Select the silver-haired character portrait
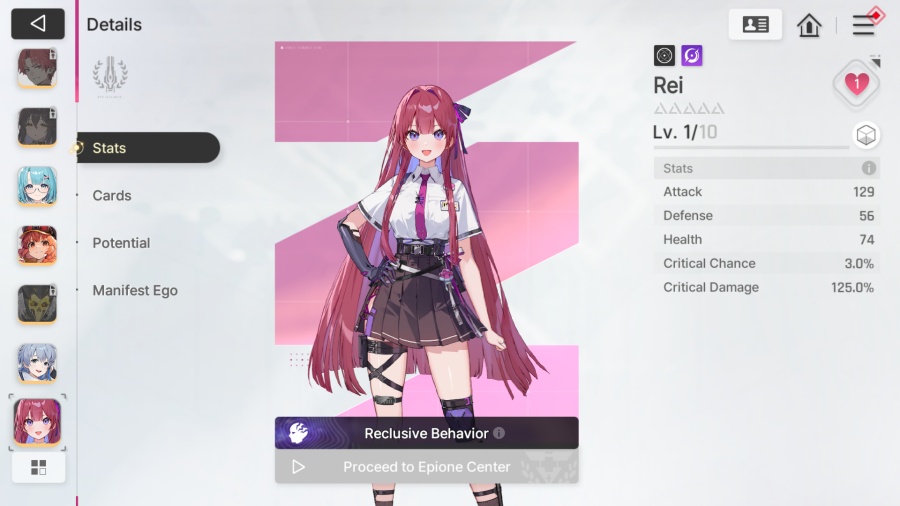This screenshot has width=900, height=506. (37, 363)
